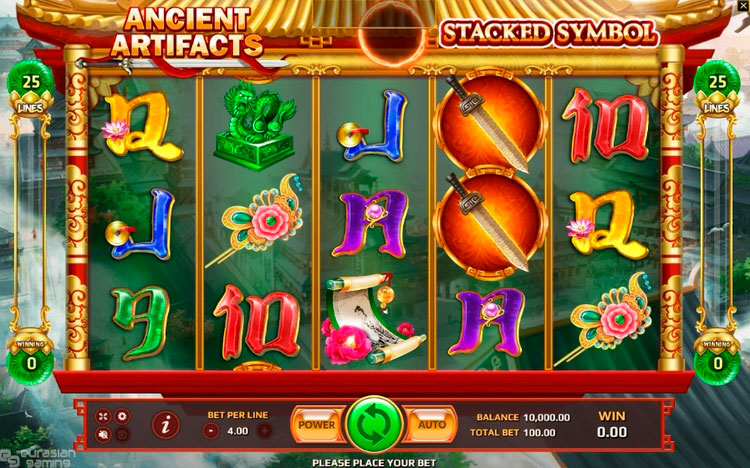
Task: Open the gear settings icon
Action: [x=123, y=415]
